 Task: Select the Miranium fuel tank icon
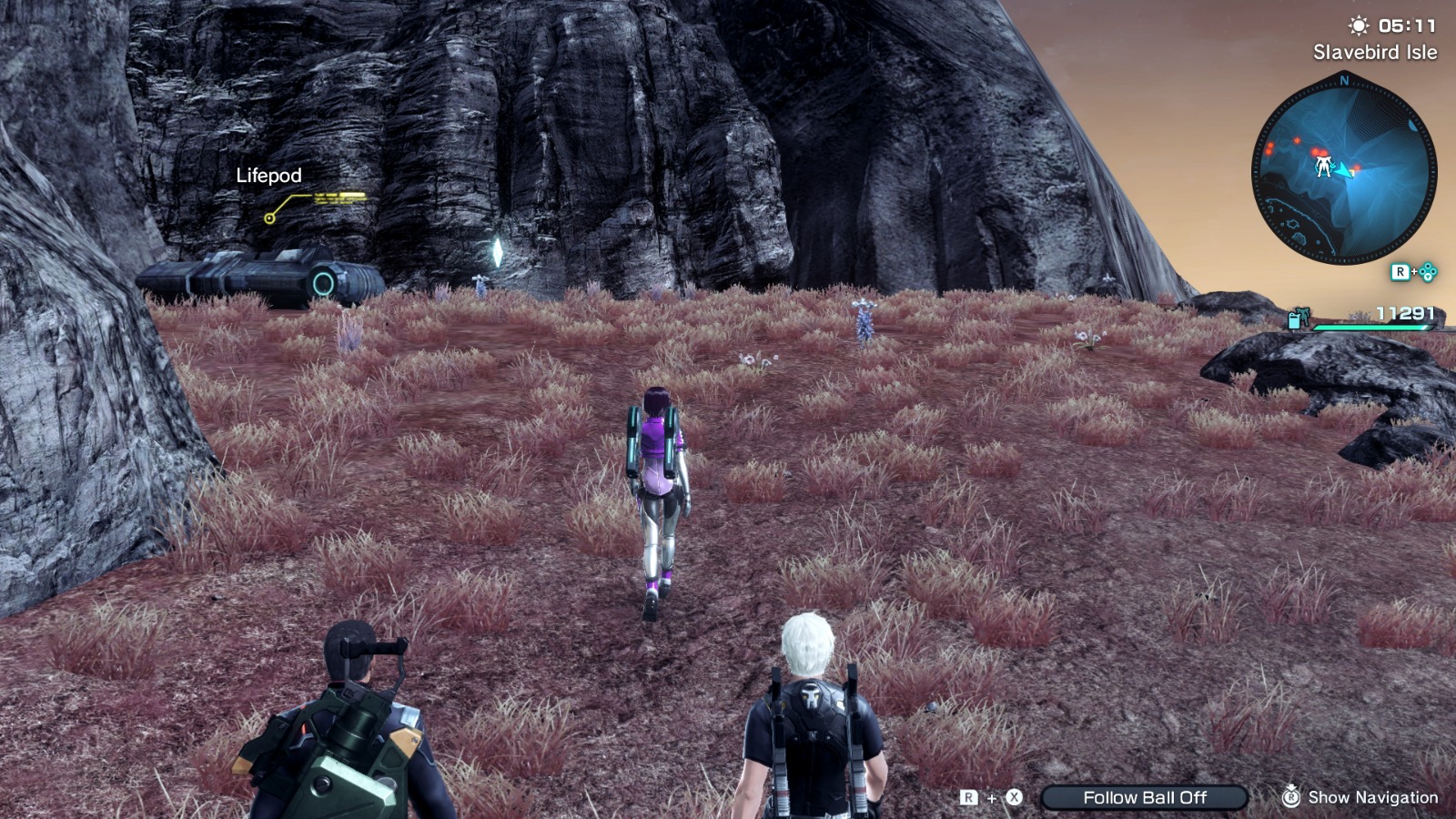[1294, 320]
